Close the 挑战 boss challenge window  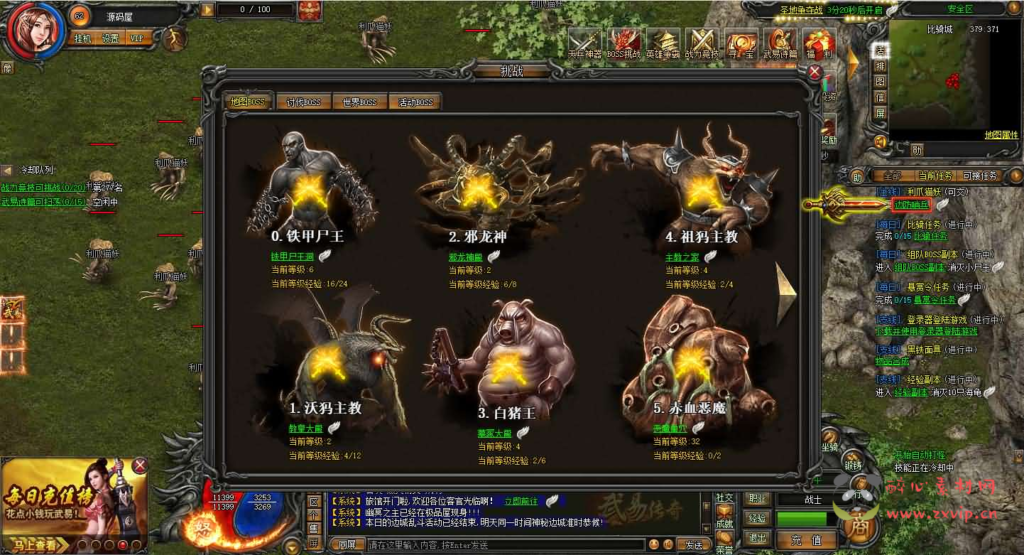tap(815, 72)
